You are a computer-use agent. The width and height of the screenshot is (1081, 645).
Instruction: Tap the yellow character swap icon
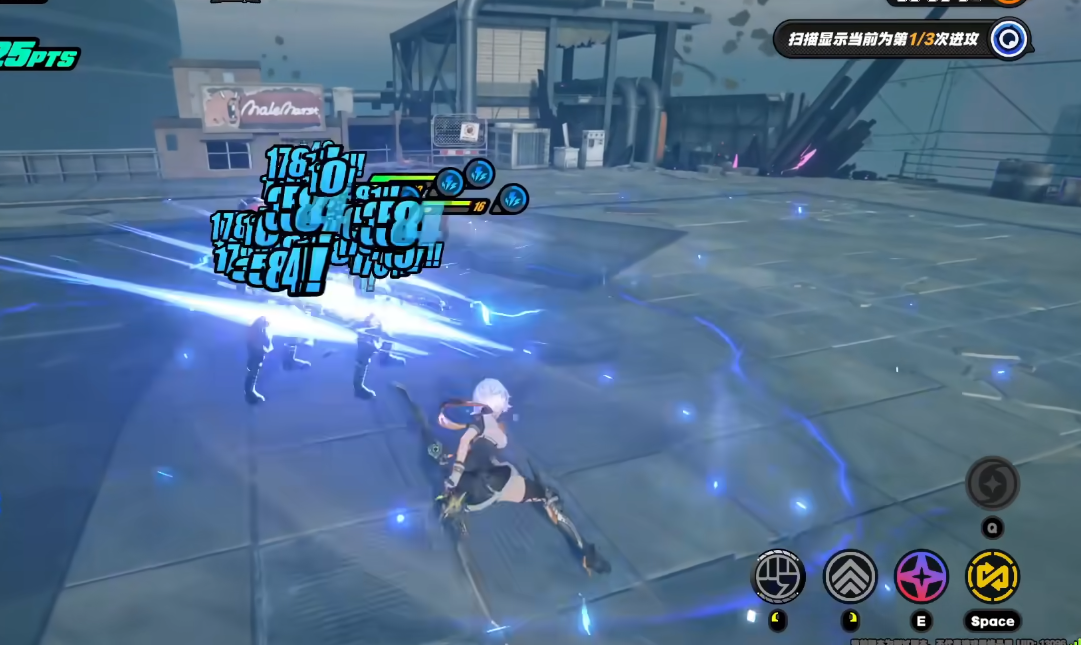[992, 577]
